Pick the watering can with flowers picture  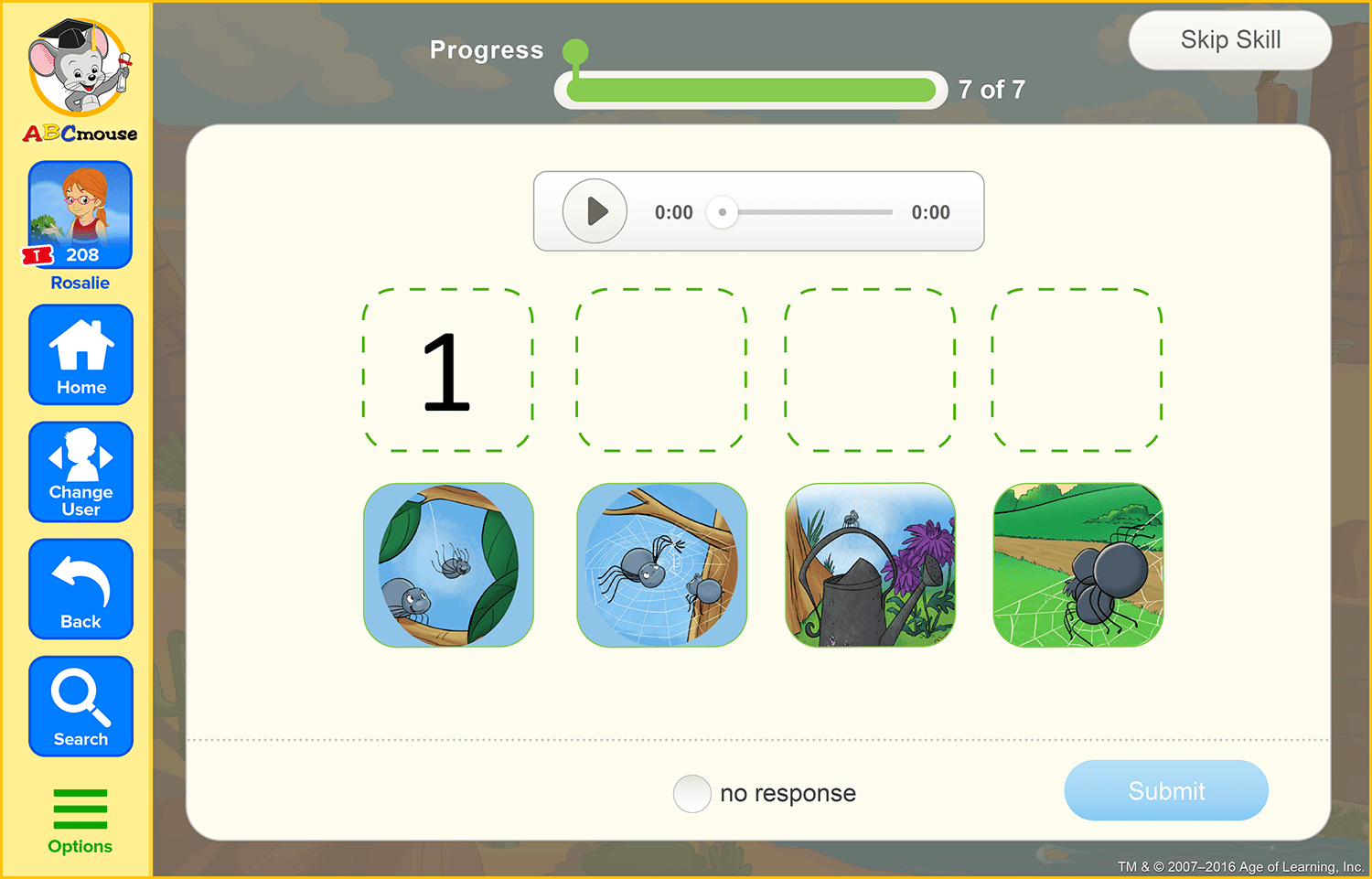pos(870,566)
